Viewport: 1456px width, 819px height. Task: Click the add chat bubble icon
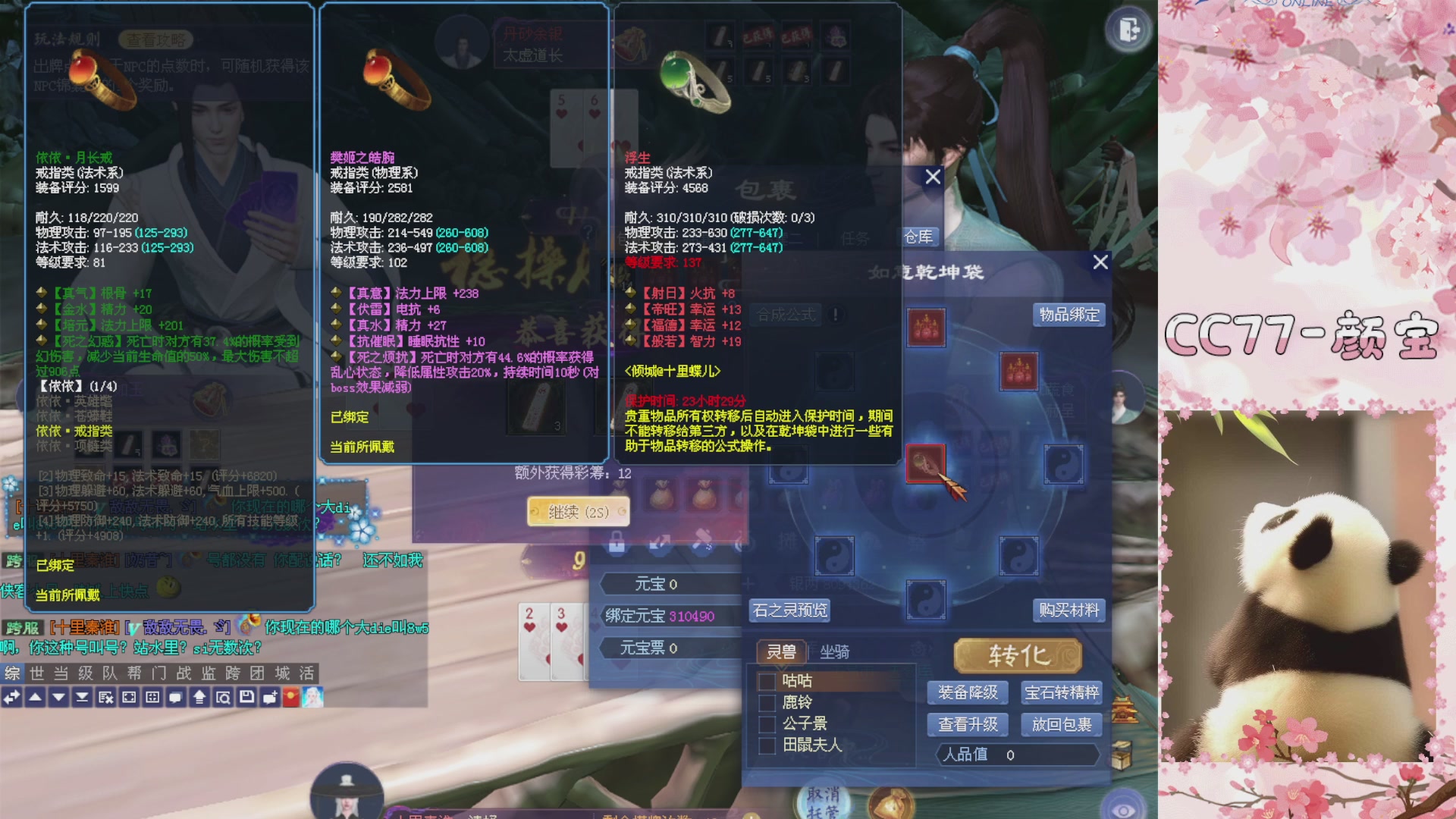pos(270,697)
